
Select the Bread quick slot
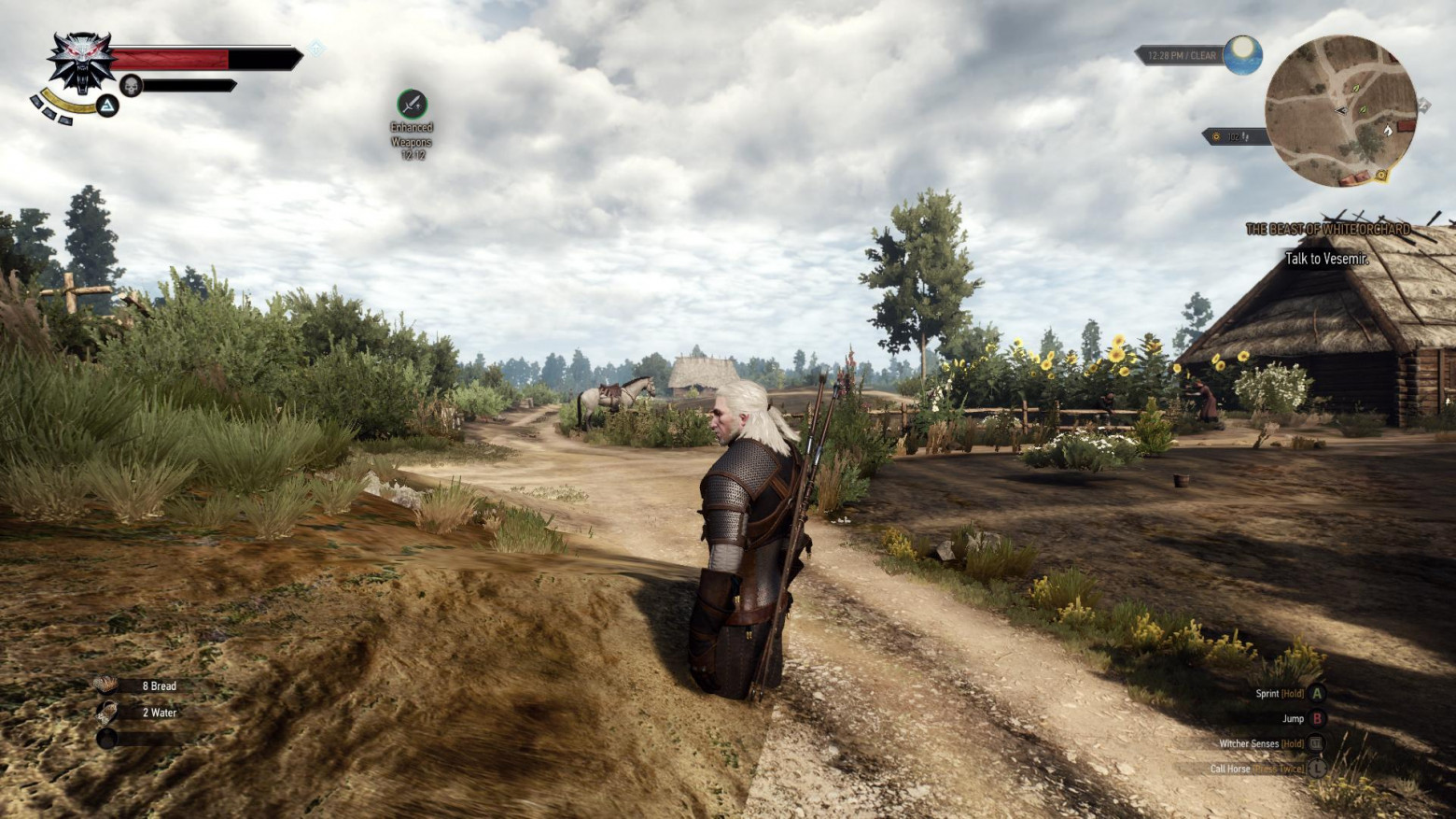[x=107, y=685]
